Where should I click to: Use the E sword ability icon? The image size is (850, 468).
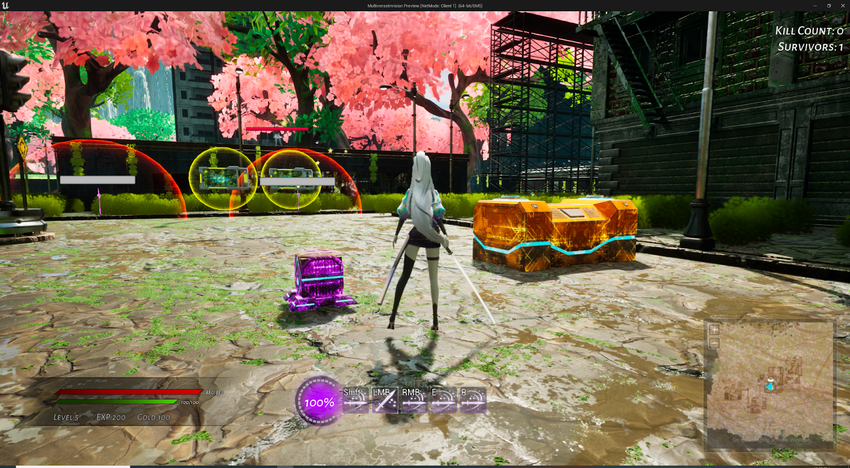pyautogui.click(x=443, y=401)
